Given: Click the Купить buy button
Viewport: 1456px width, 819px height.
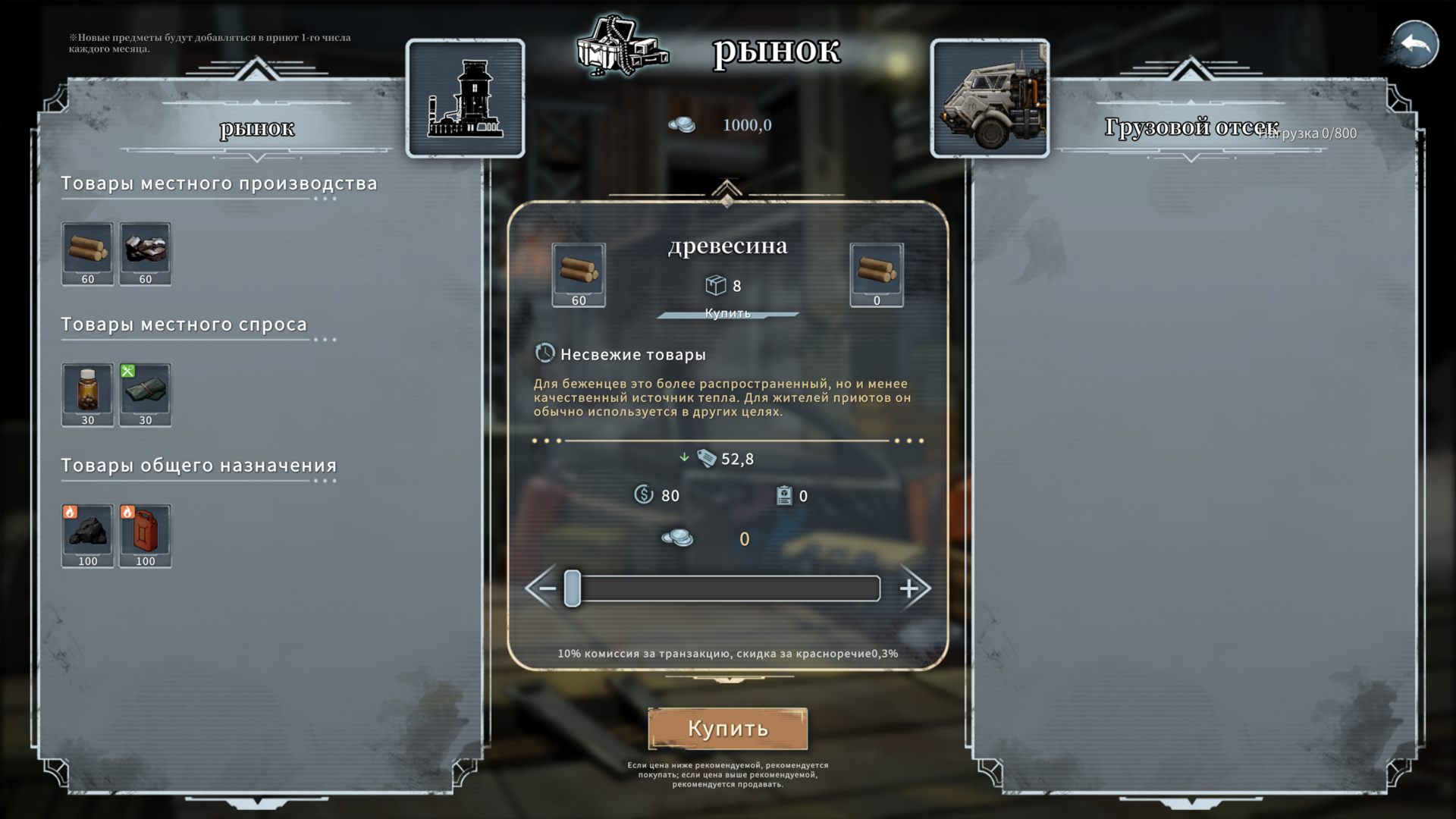Looking at the screenshot, I should coord(727,729).
